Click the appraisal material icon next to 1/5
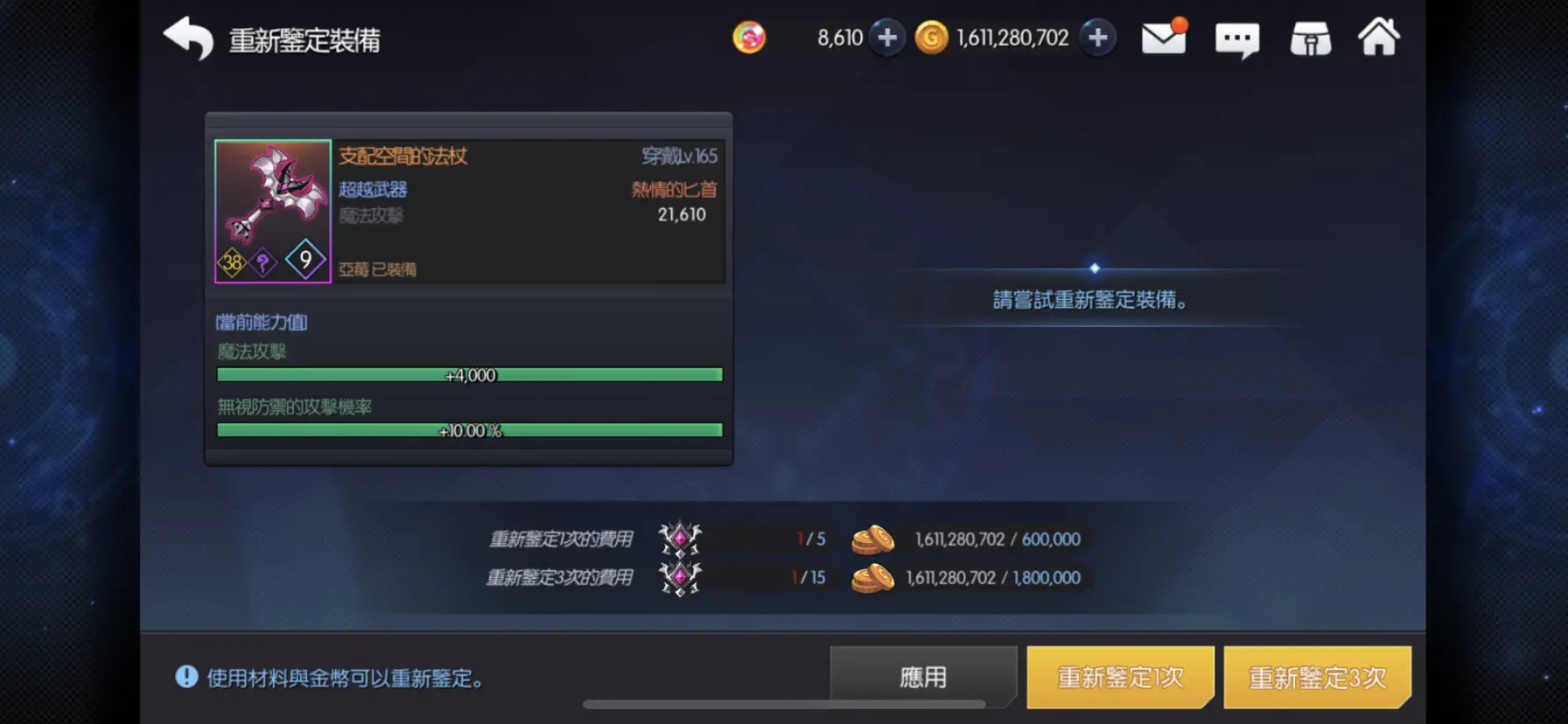 point(682,540)
